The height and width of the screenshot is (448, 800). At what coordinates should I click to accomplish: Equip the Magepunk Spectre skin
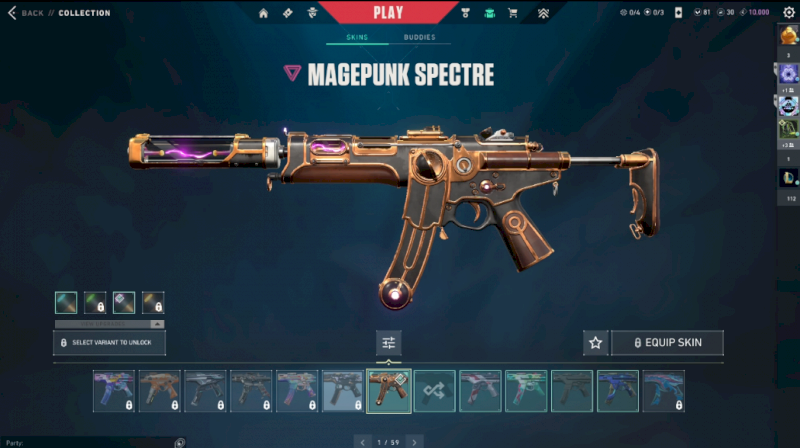[x=667, y=343]
